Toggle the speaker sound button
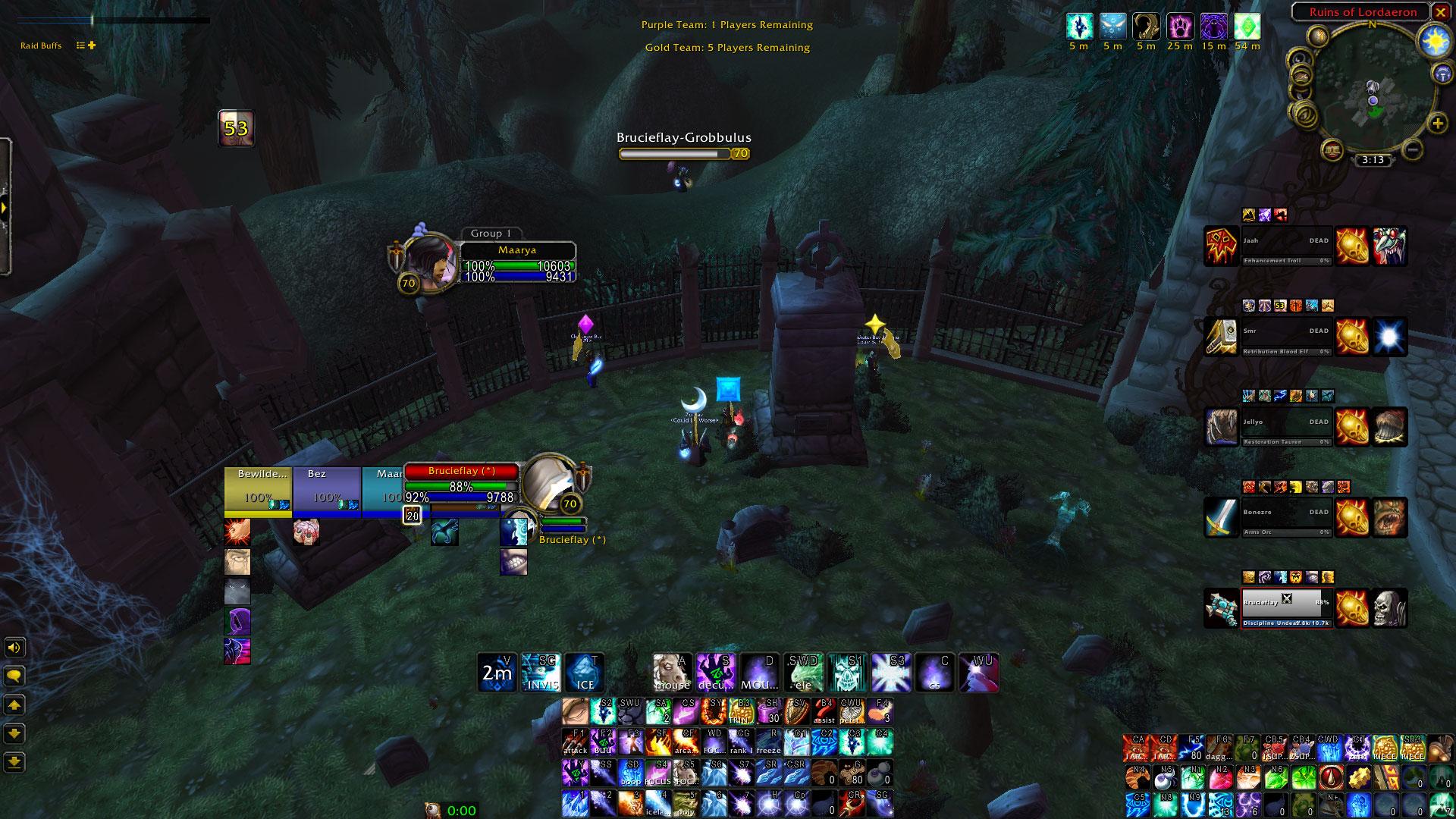1456x819 pixels. pos(14,648)
